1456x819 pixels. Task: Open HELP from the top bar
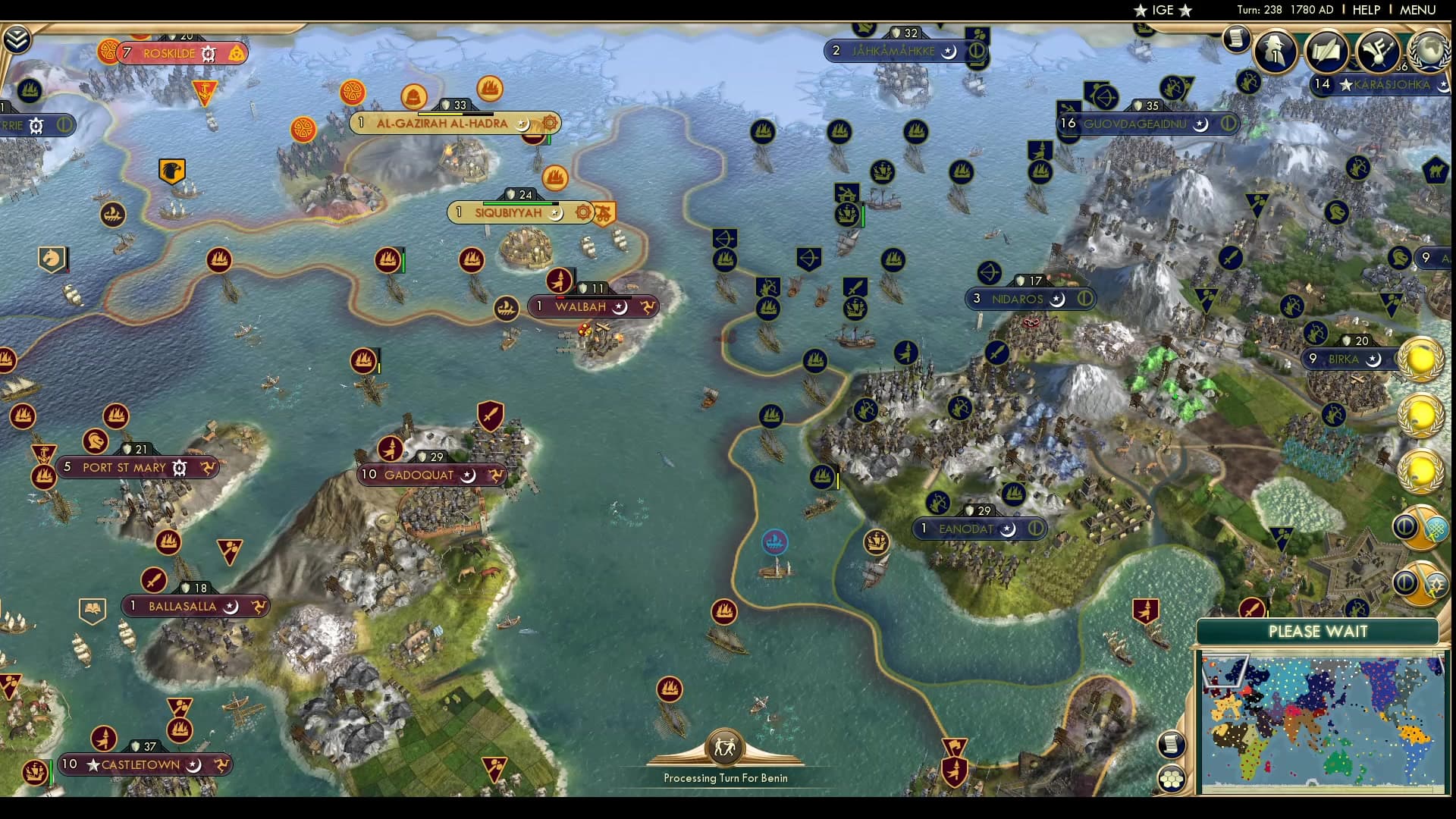(1365, 10)
